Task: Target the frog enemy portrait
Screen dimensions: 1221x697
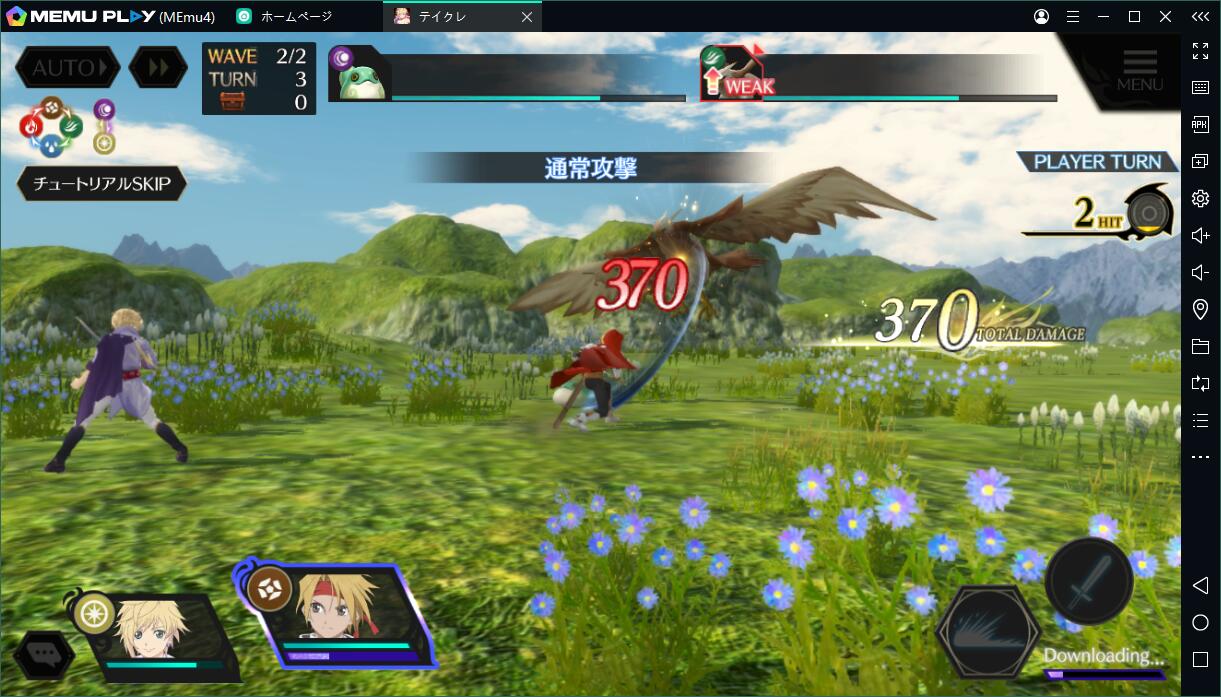Action: tap(358, 76)
